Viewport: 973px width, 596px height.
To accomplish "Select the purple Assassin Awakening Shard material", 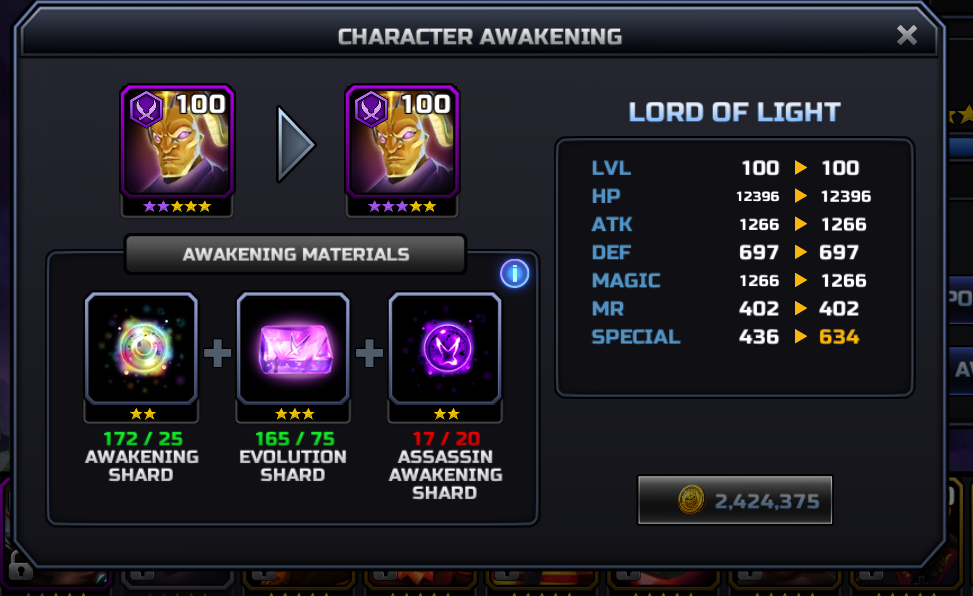I will (445, 348).
